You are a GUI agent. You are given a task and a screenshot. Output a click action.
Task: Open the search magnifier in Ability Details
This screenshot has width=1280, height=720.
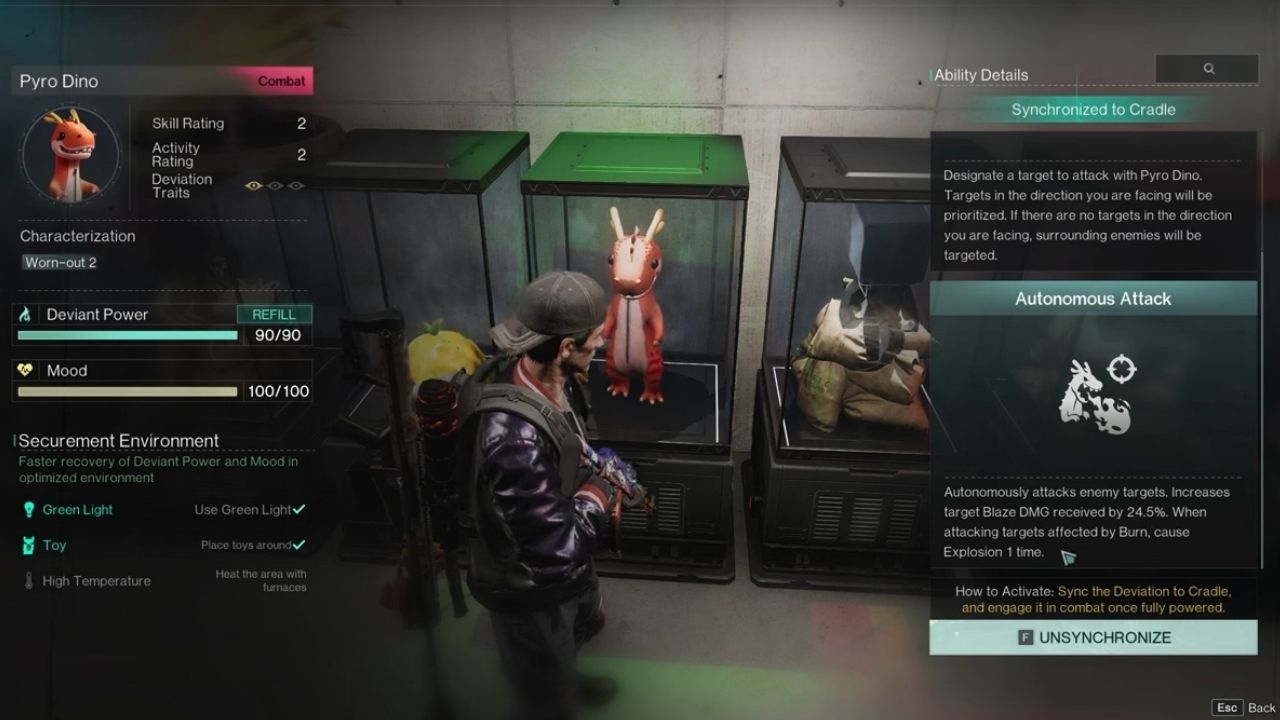(1209, 68)
